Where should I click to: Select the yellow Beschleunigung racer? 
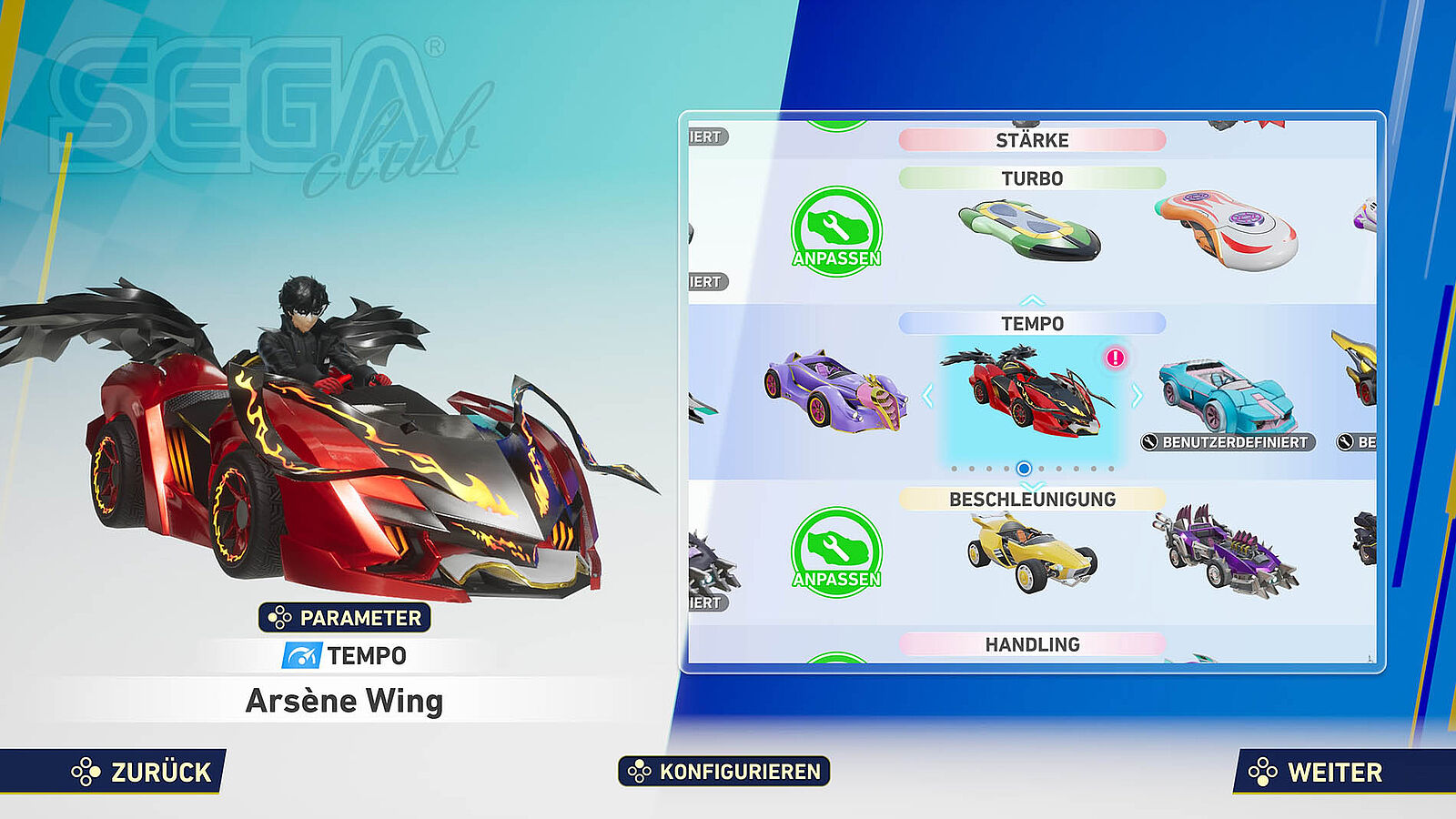[1029, 551]
